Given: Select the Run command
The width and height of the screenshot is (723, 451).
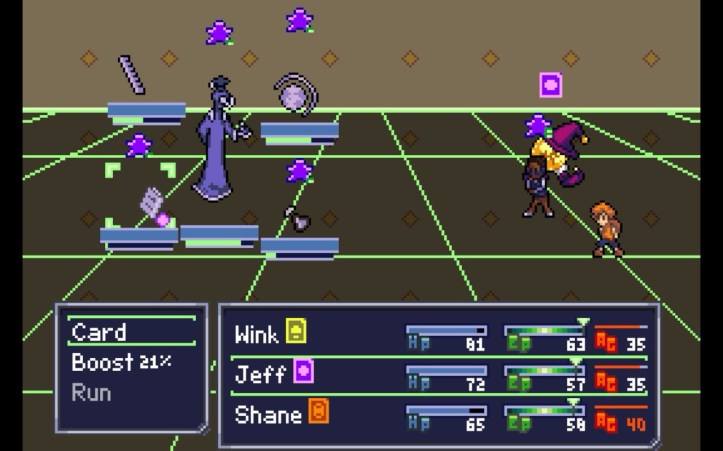Looking at the screenshot, I should point(91,391).
